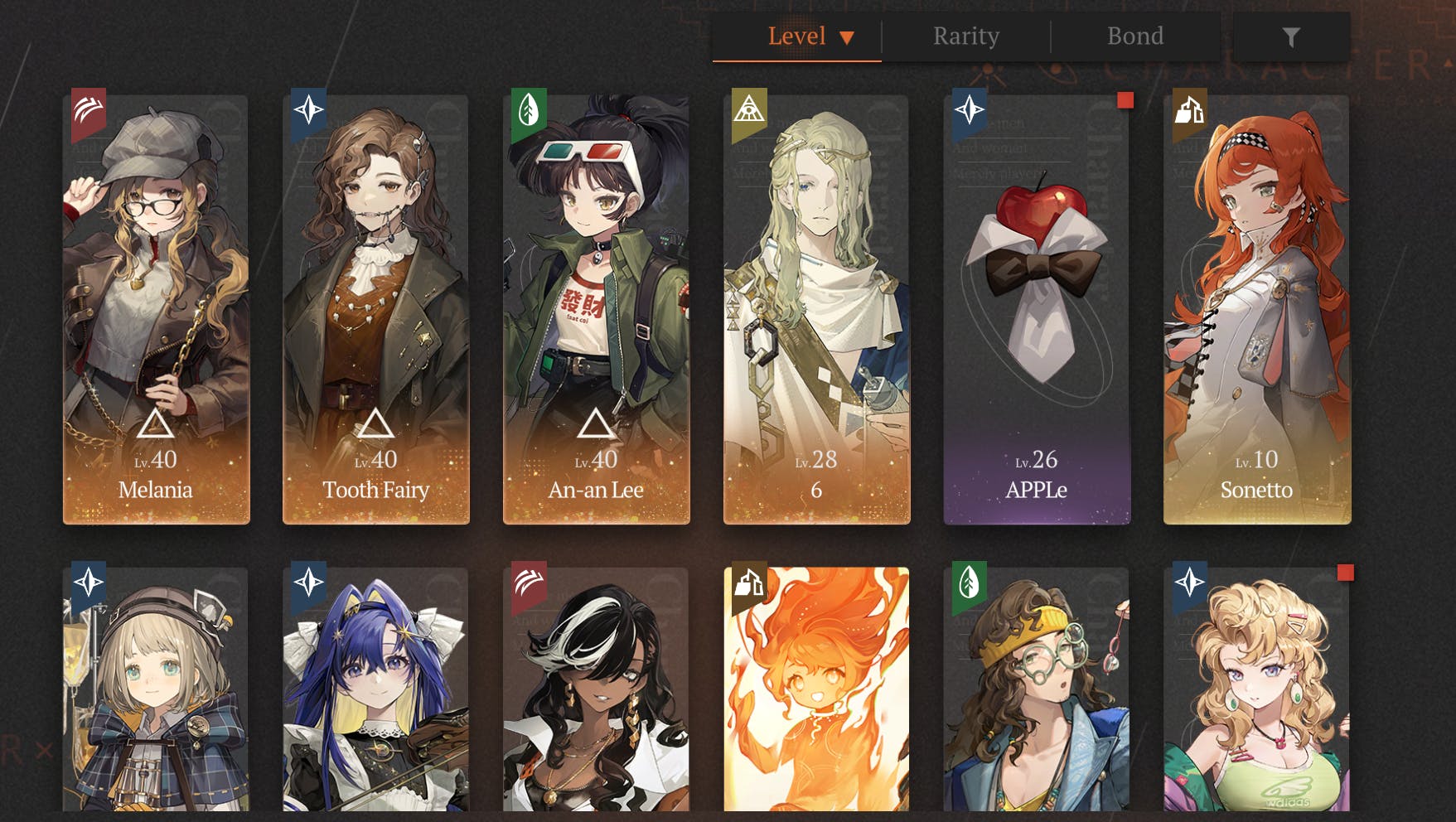Image resolution: width=1456 pixels, height=822 pixels.
Task: Choose the blue-haired violinist character card
Action: coord(376,689)
